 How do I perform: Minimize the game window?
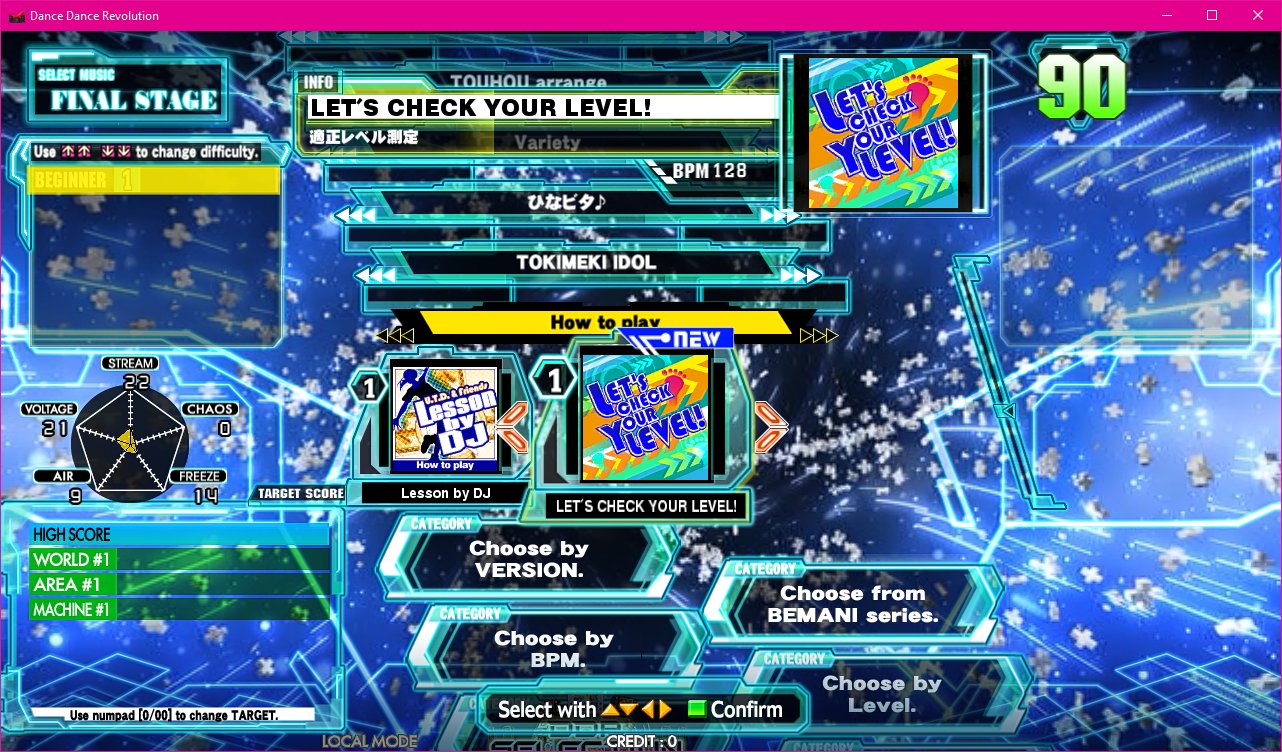[x=1167, y=15]
